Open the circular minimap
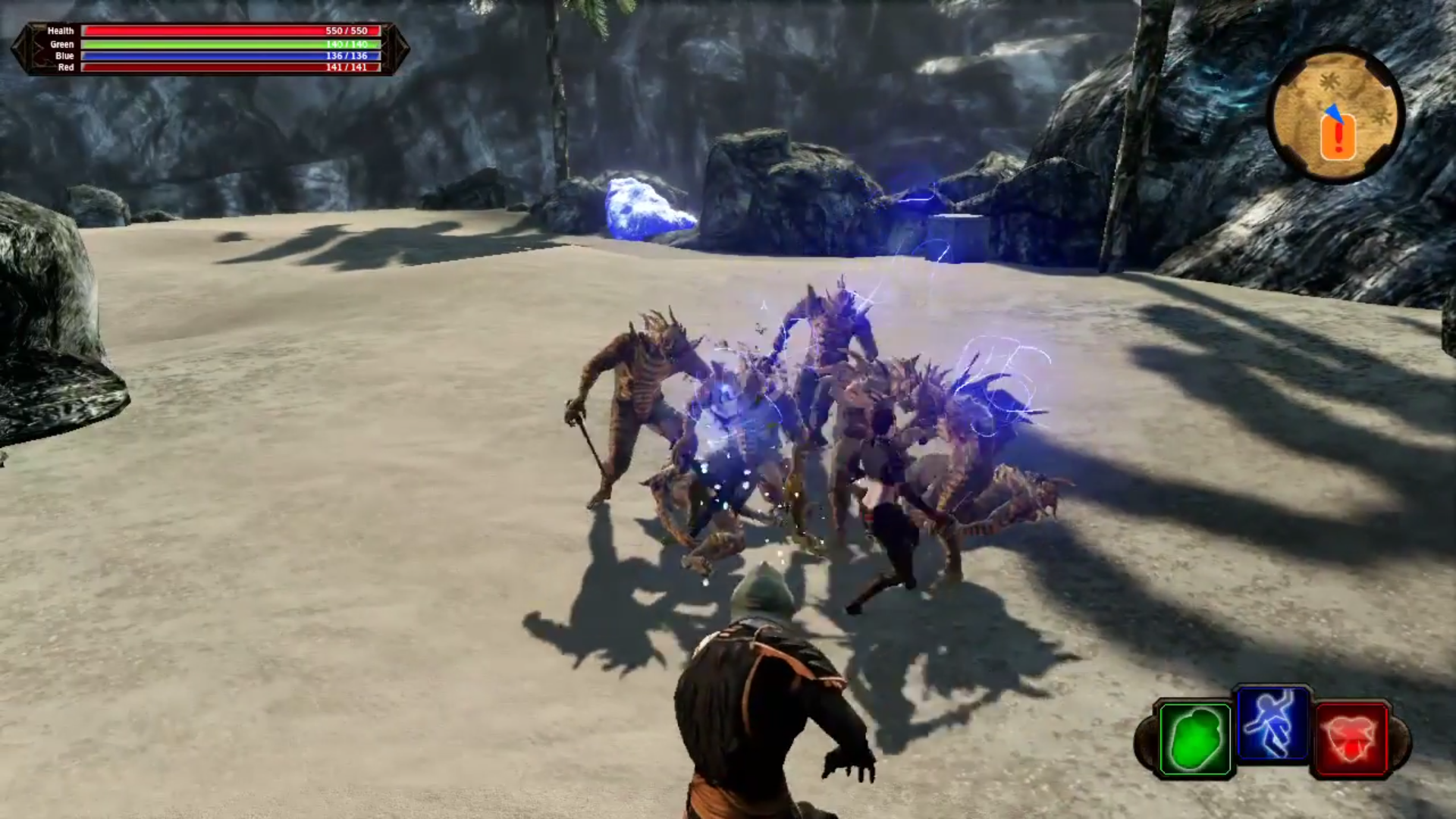Viewport: 1456px width, 819px height. (x=1336, y=114)
